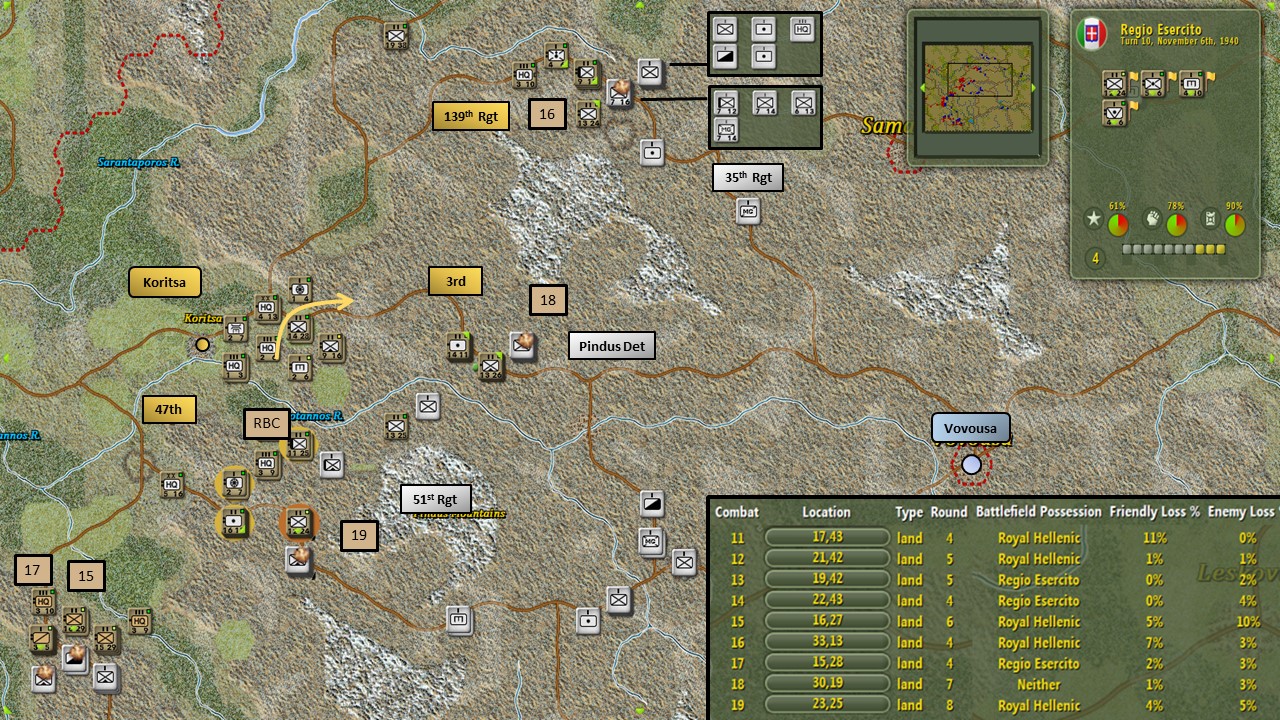Open the mini-map overview in the top right
This screenshot has height=720, width=1280.
coord(977,85)
